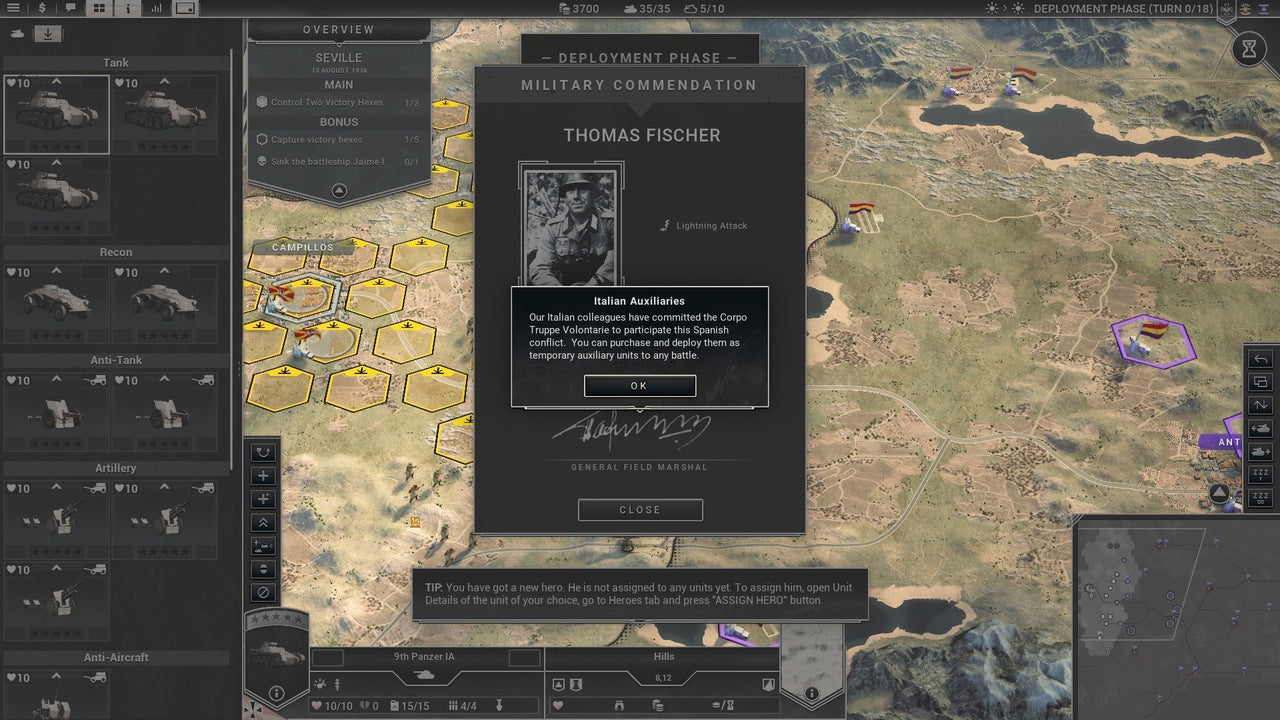Screen dimensions: 1280x720
Task: Open the hamburger main menu
Action: point(13,8)
